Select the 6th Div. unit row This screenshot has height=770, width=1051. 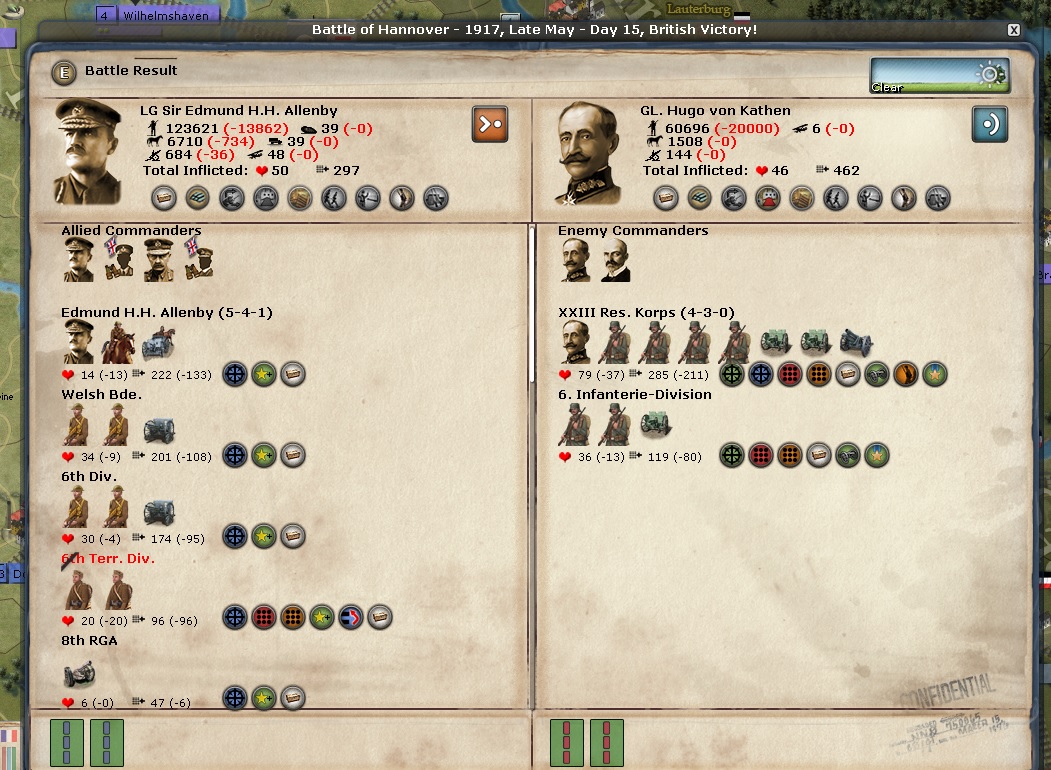click(x=88, y=477)
